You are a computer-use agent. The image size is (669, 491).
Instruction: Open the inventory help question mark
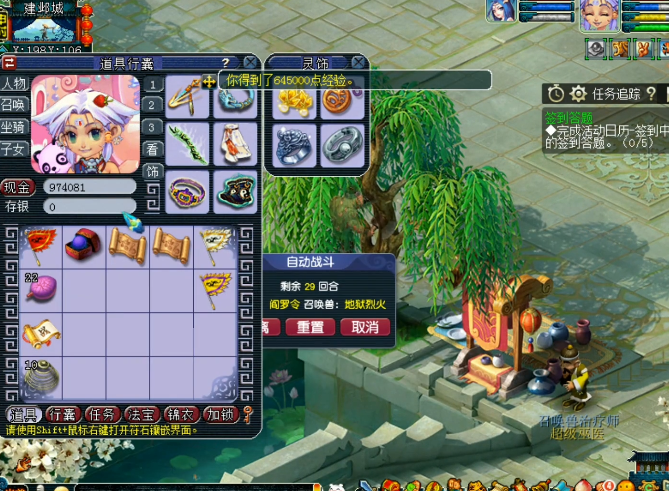[x=225, y=62]
